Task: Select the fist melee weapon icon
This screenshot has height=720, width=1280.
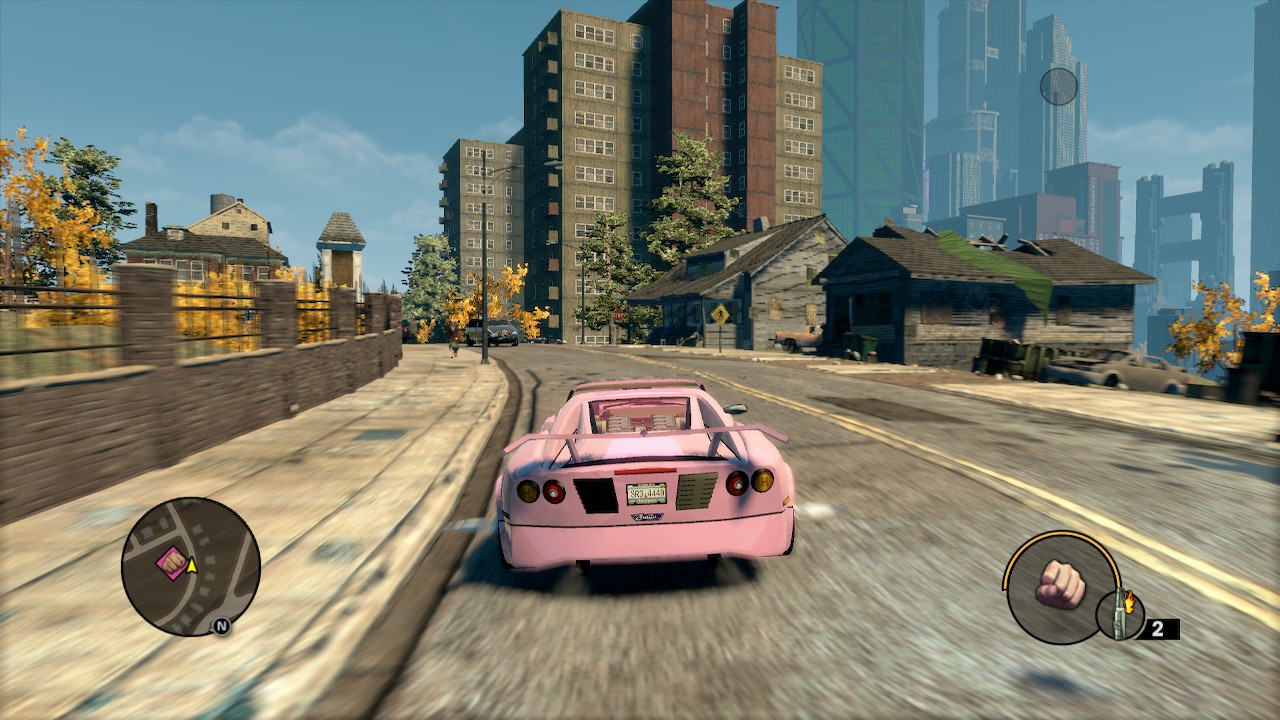Action: pos(1061,583)
